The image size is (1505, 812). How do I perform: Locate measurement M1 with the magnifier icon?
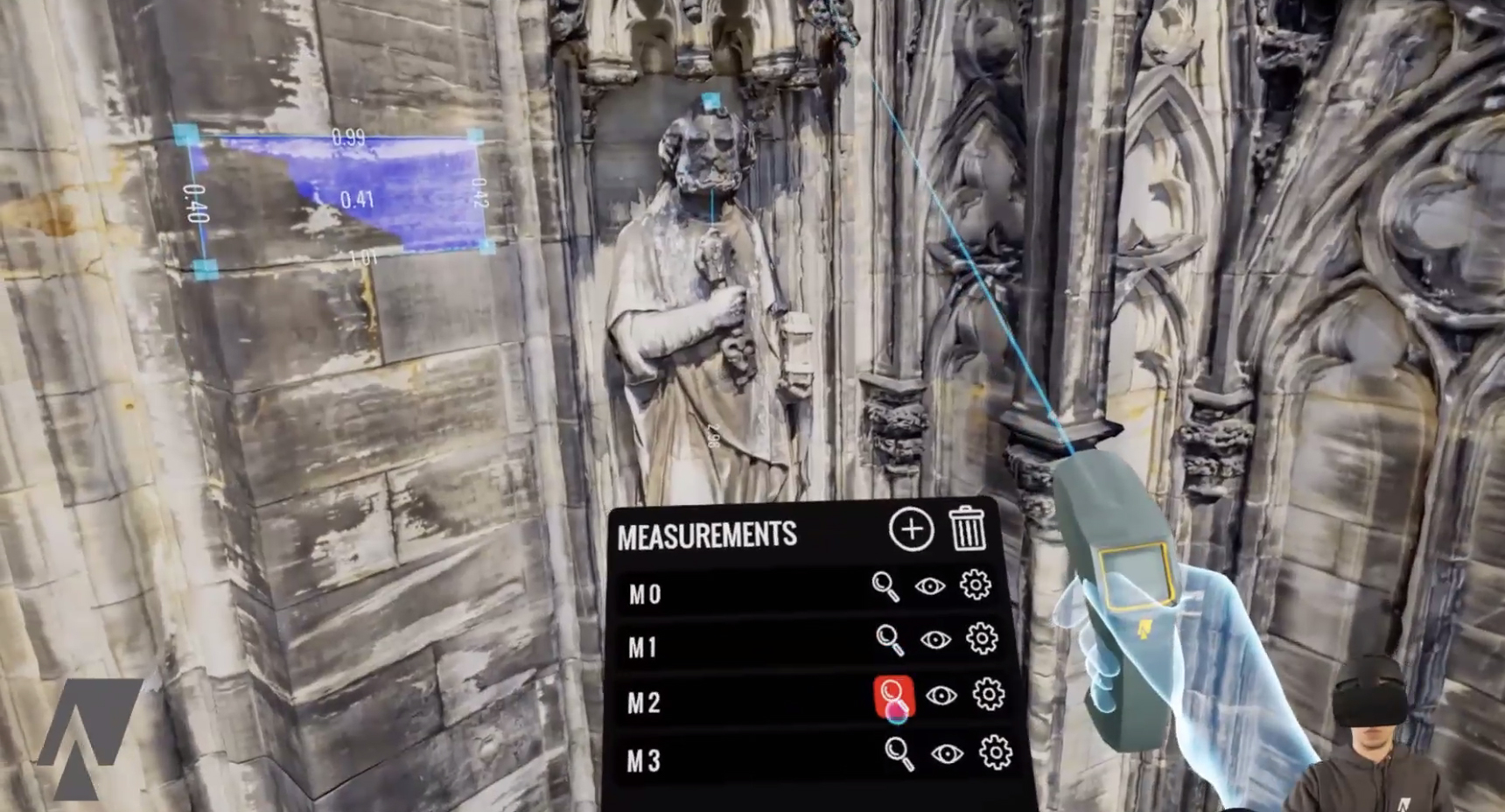click(x=890, y=640)
